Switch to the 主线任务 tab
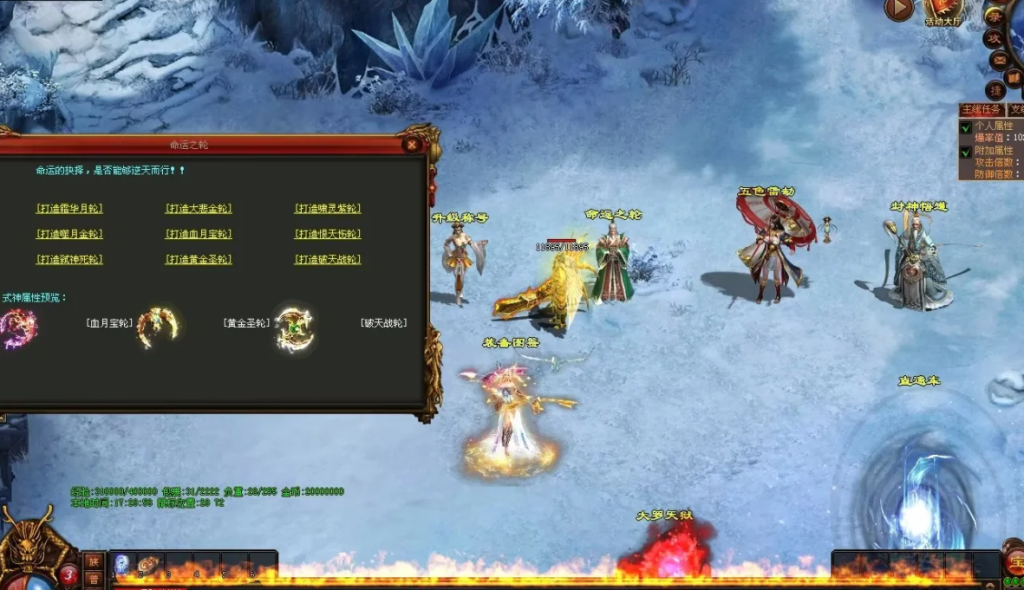 (x=981, y=110)
